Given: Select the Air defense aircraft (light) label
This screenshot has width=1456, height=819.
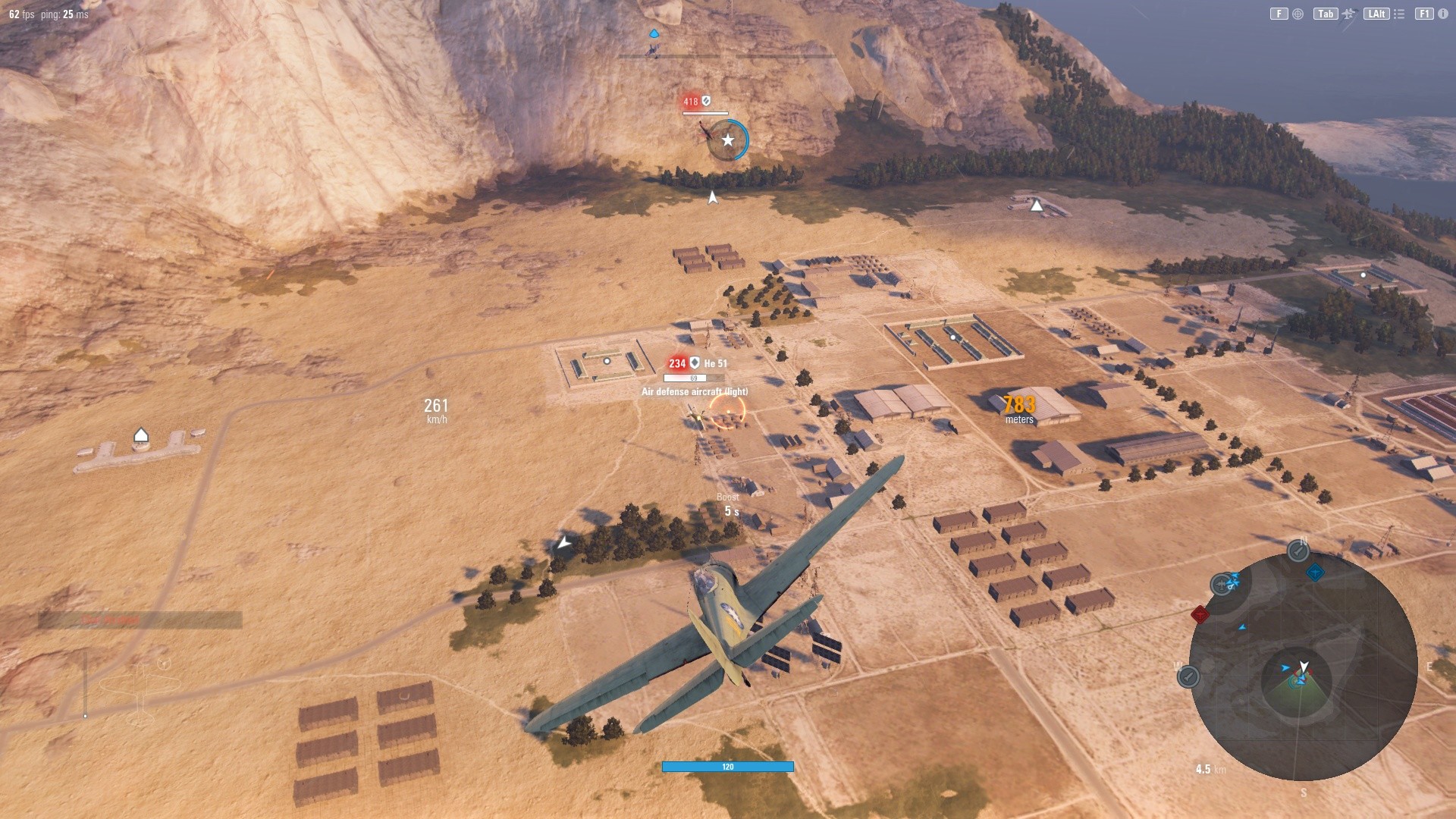Looking at the screenshot, I should coord(694,393).
